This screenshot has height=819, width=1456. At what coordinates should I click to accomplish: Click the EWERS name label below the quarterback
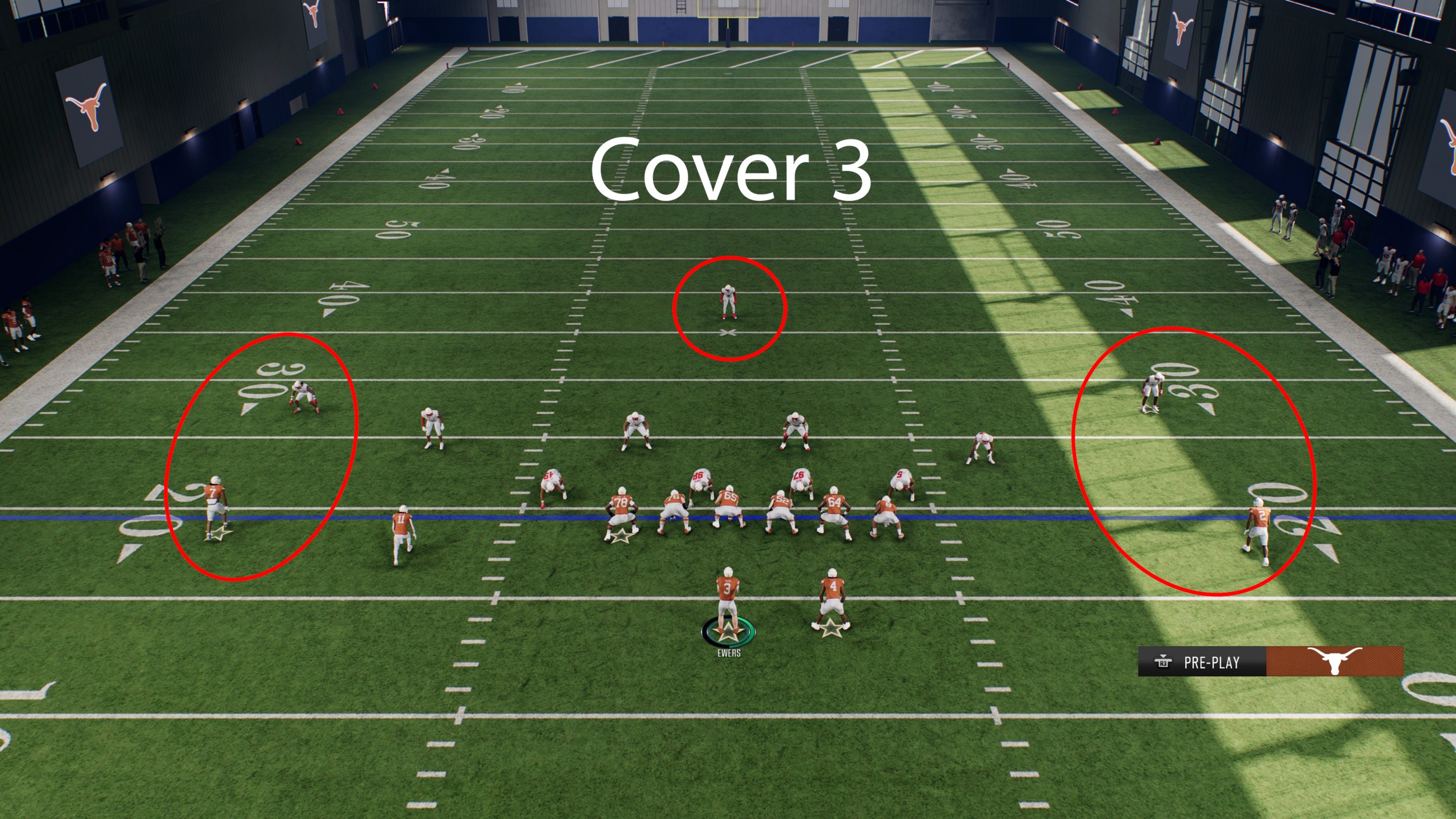tap(729, 653)
